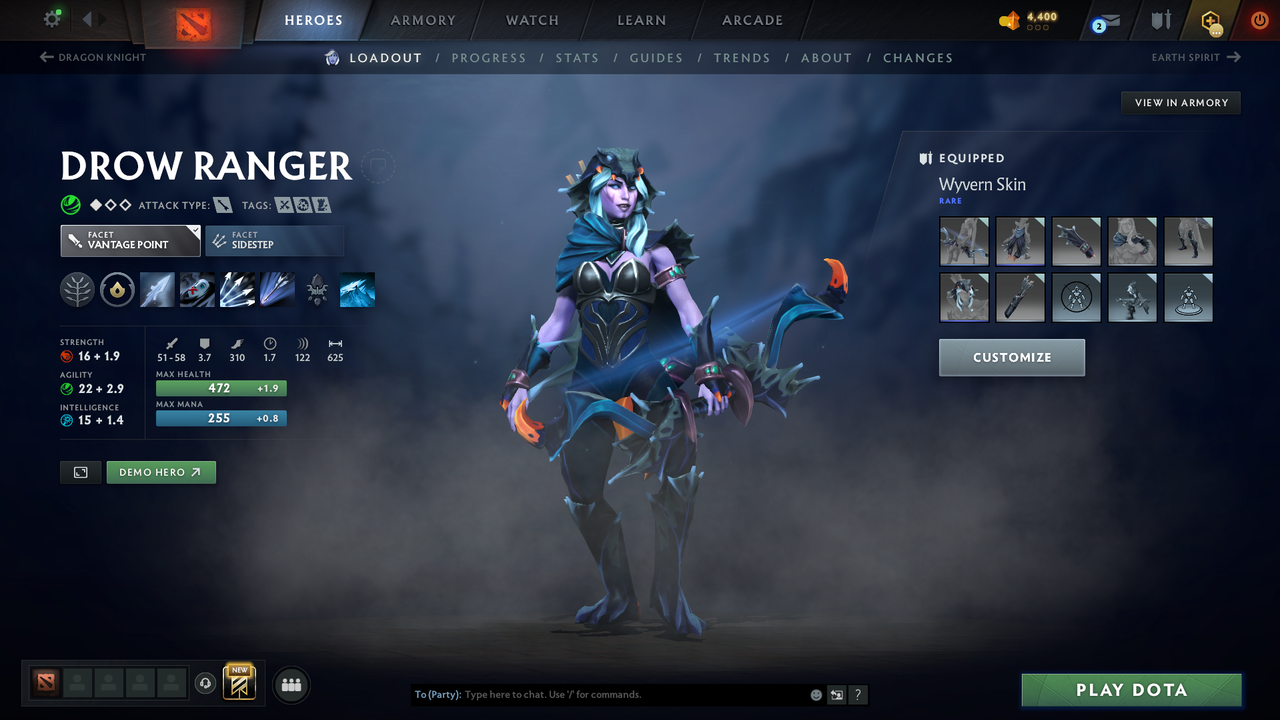Select the Sidestep facet
Screen dimensions: 1280x720
(275, 240)
